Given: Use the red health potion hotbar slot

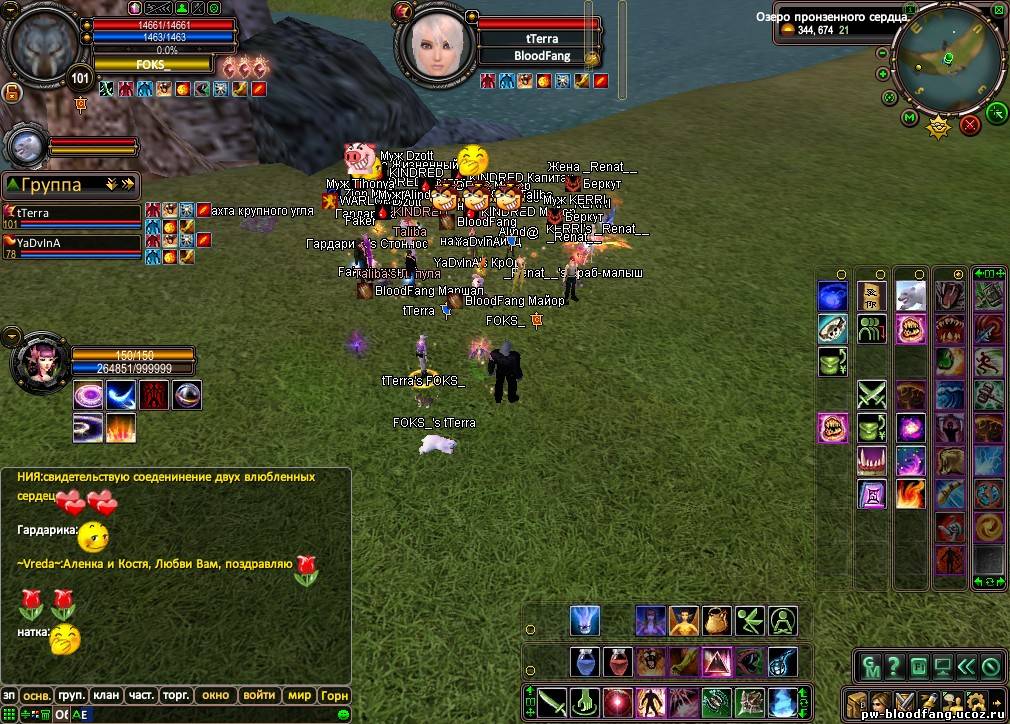Looking at the screenshot, I should pyautogui.click(x=617, y=662).
